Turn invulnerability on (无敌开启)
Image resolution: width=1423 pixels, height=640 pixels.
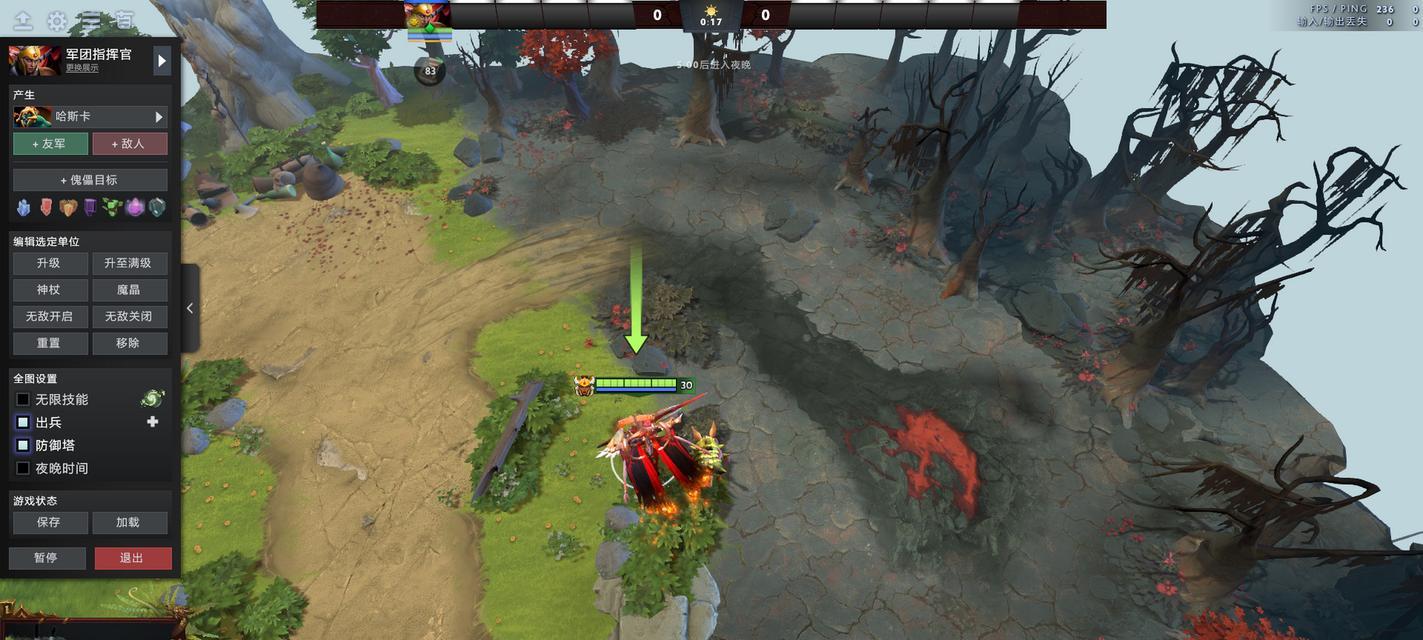pyautogui.click(x=49, y=317)
